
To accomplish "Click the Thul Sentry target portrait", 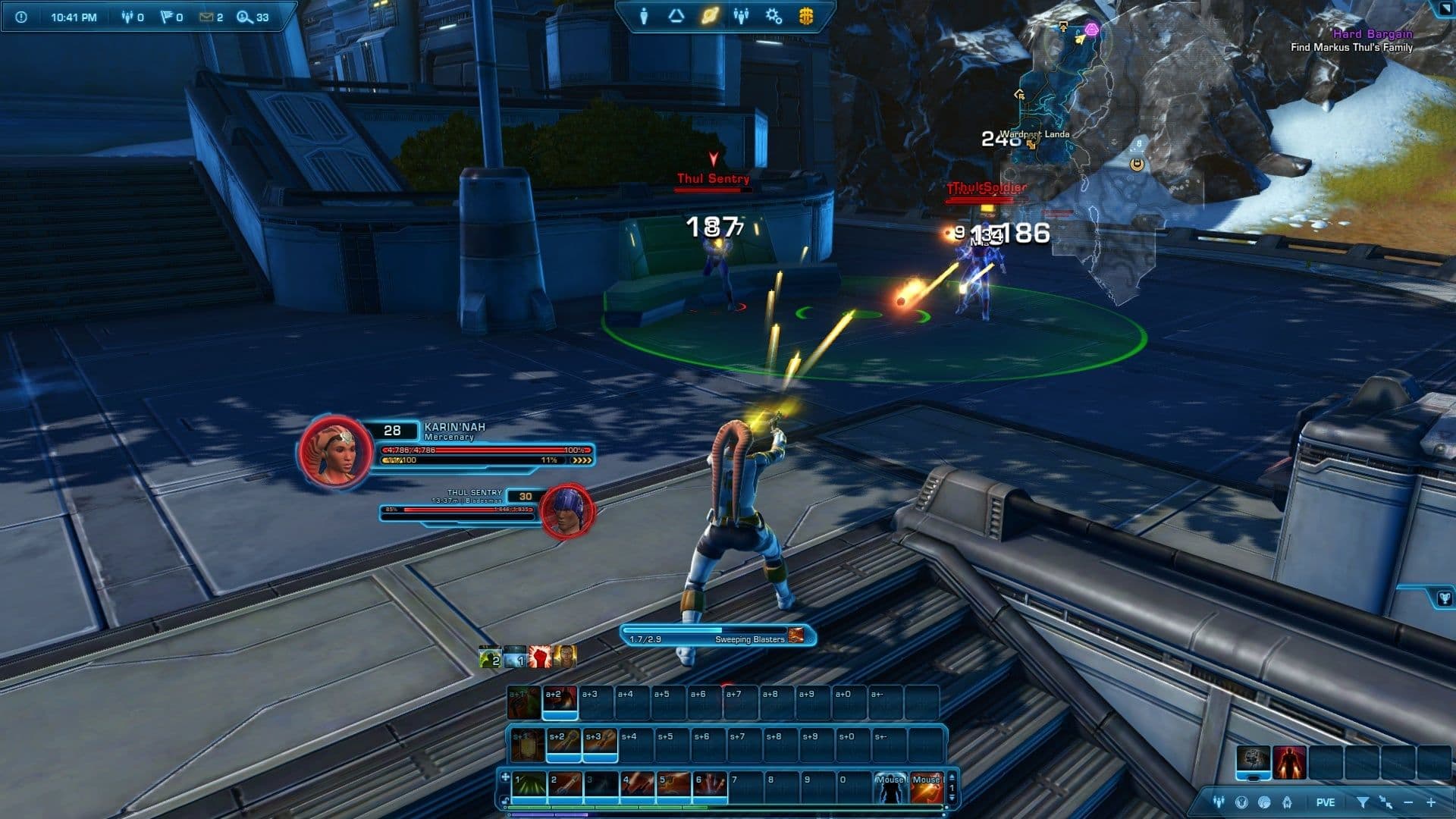I will click(566, 512).
